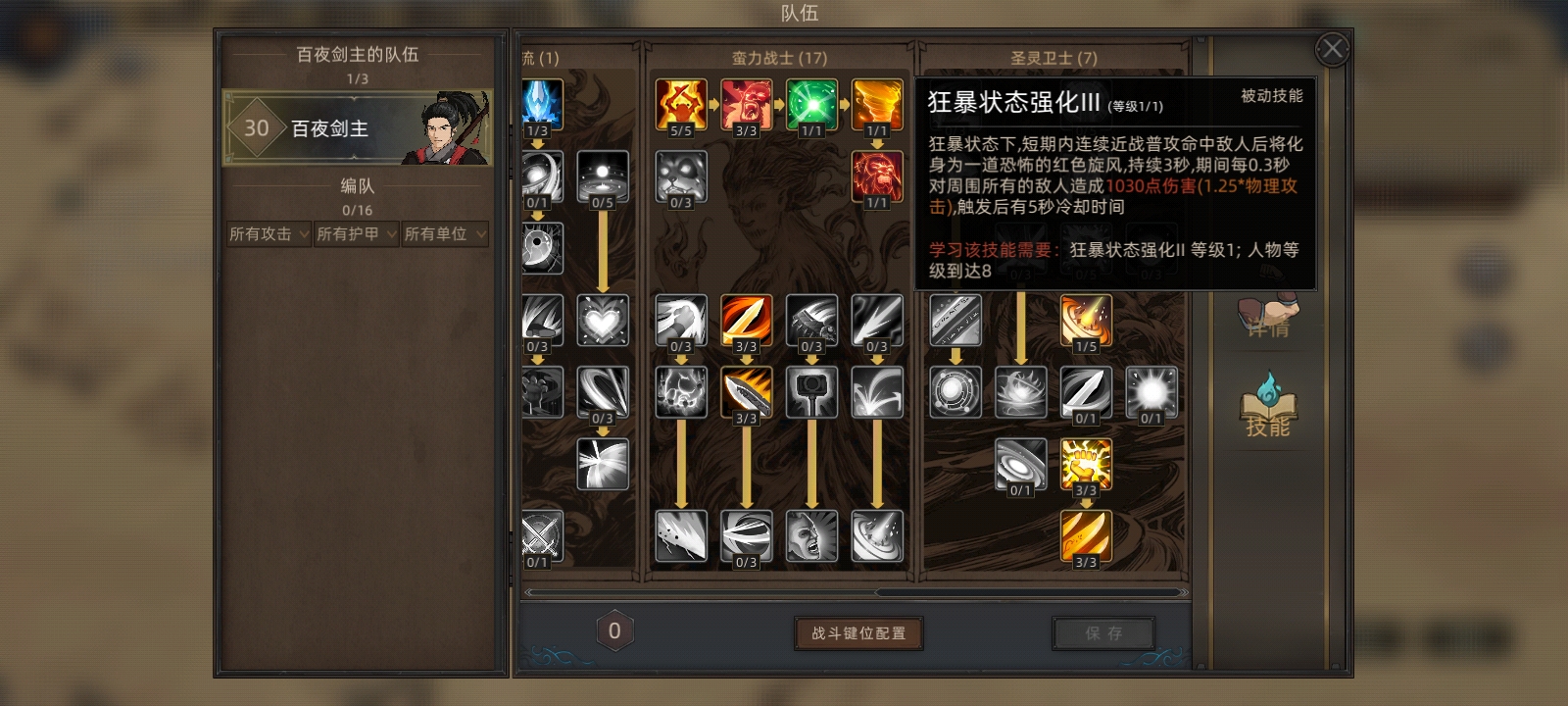This screenshot has height=706, width=1568.
Task: Open the 所有攻击 attack filter dropdown
Action: pyautogui.click(x=267, y=233)
